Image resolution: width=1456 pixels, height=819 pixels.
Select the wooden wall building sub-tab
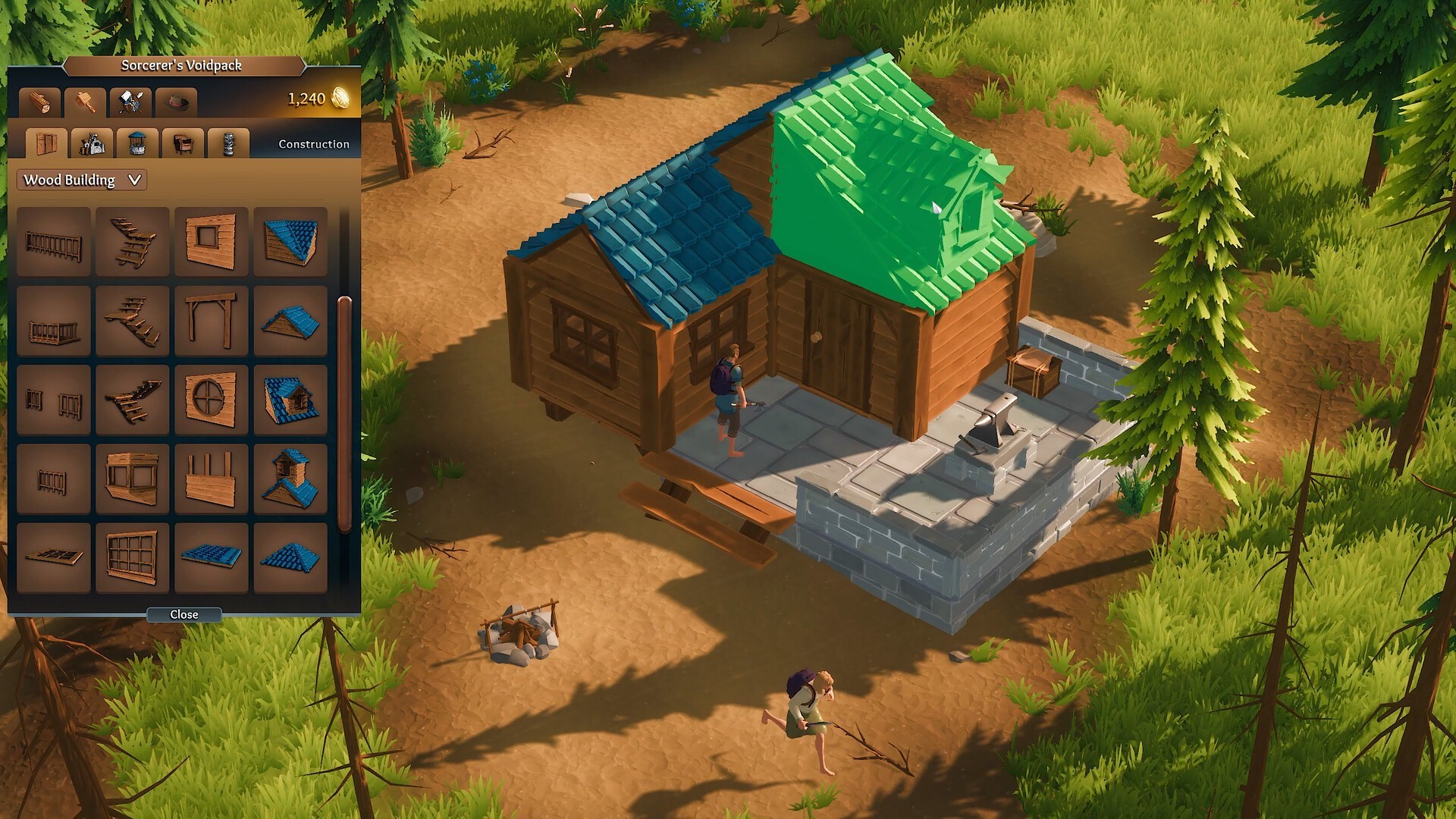(46, 143)
